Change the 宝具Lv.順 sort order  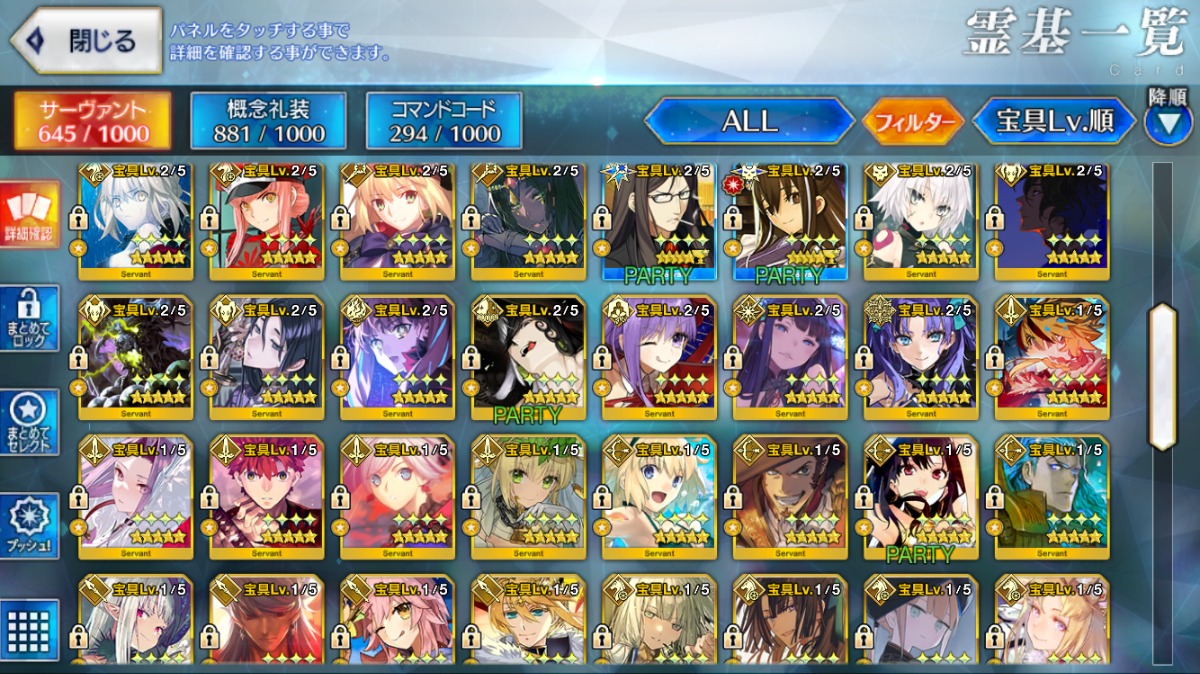[1054, 122]
